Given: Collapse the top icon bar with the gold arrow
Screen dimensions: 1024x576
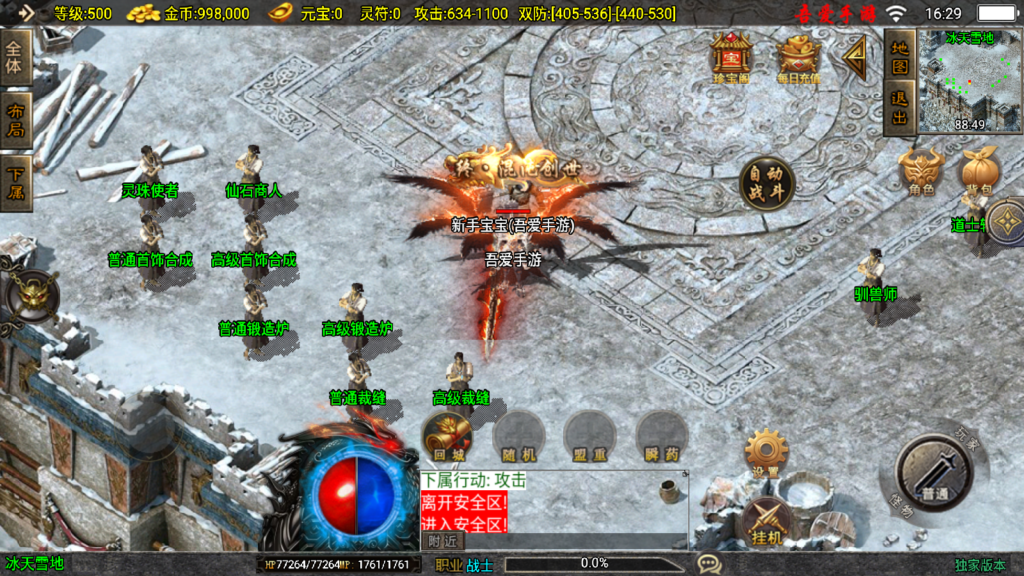Looking at the screenshot, I should point(855,59).
